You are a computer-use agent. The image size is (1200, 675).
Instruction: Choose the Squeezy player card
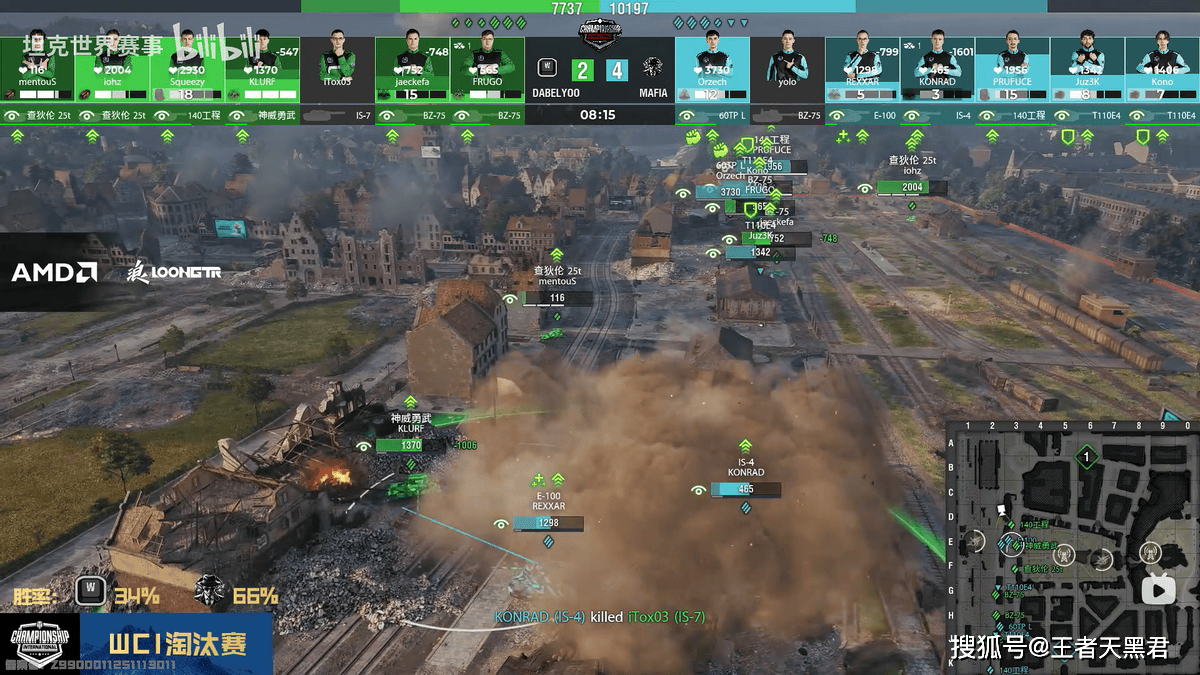[187, 68]
